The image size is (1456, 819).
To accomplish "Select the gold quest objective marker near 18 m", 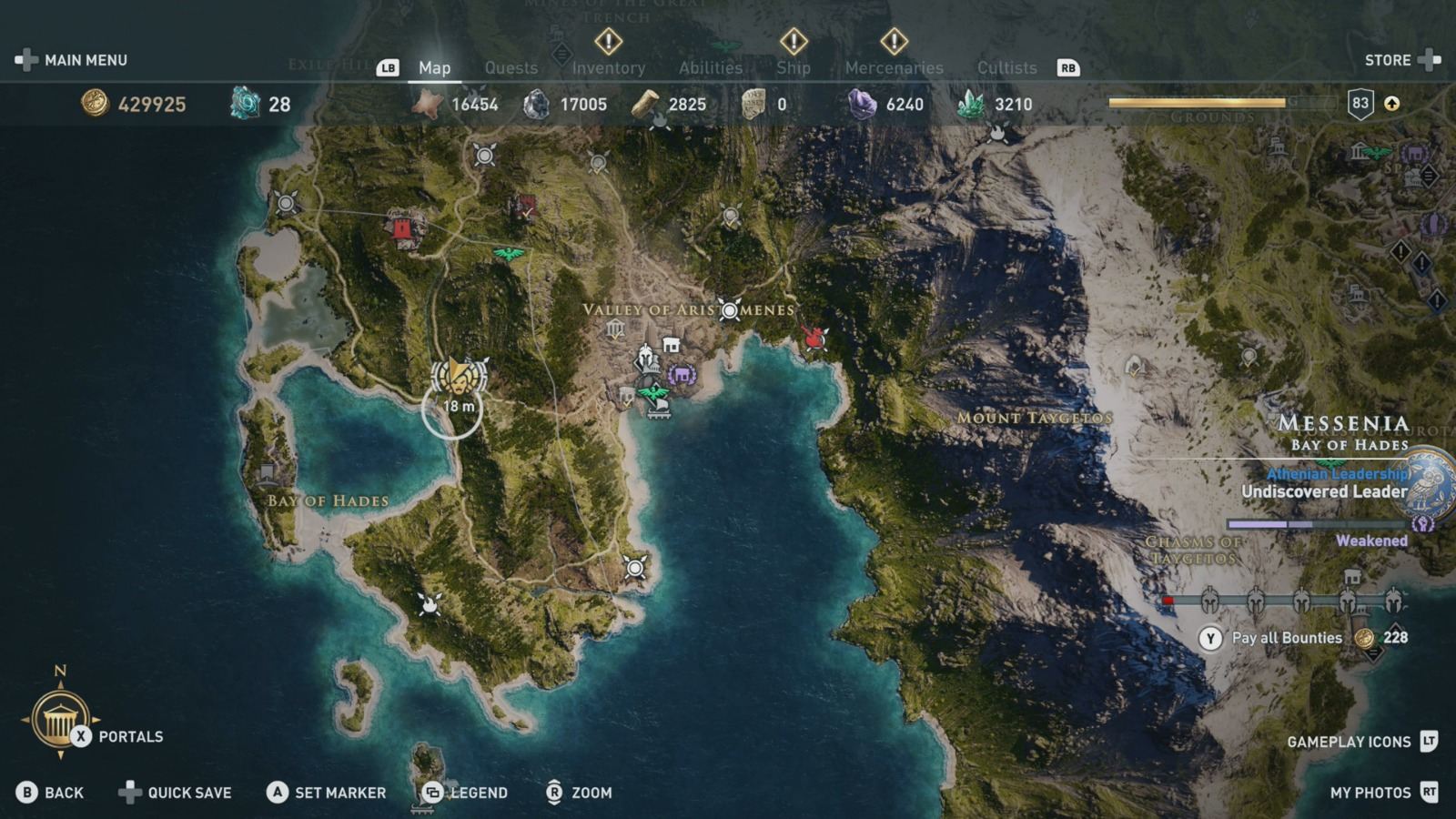I will [x=460, y=376].
